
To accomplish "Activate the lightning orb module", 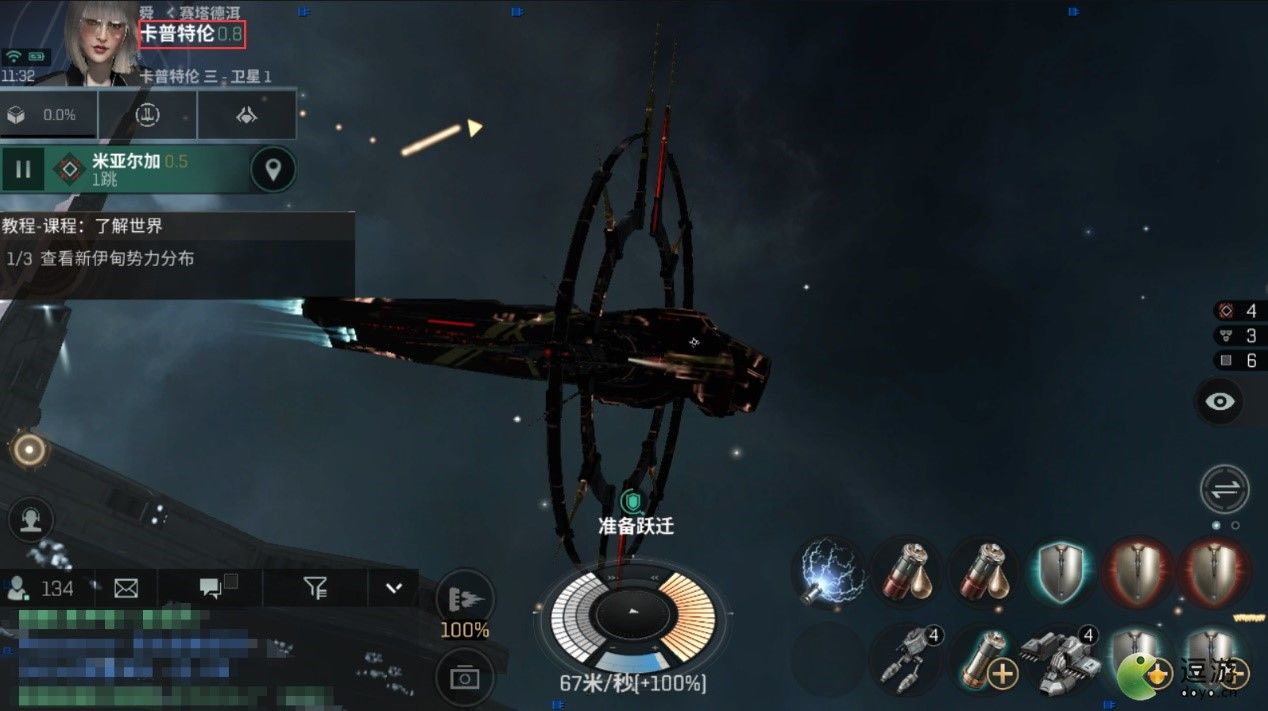I will 828,574.
